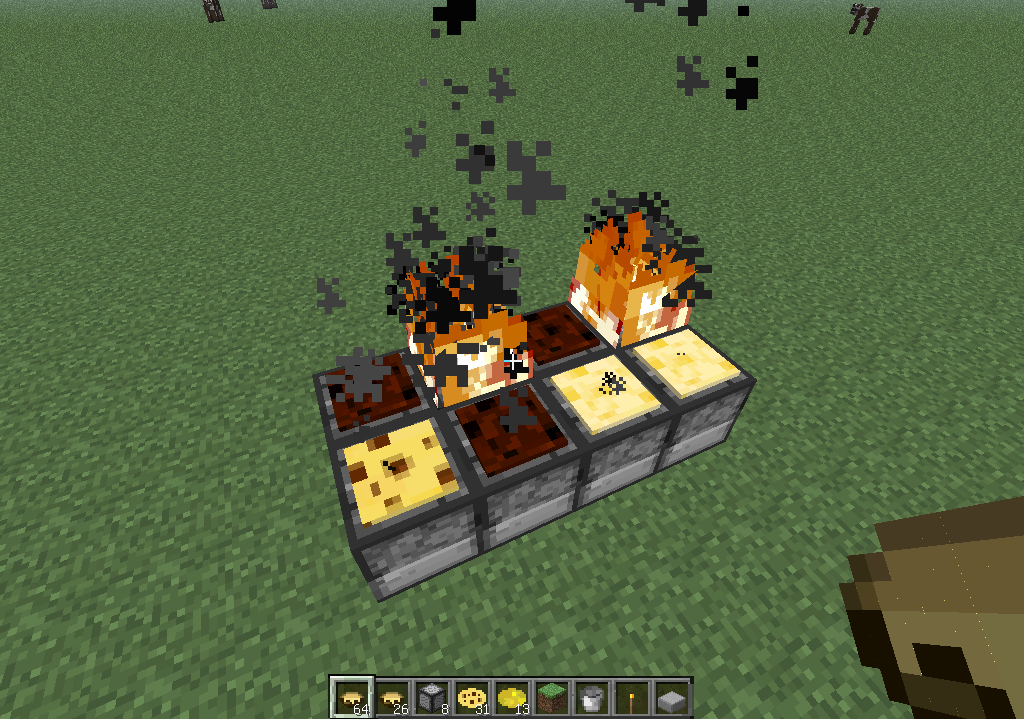The width and height of the screenshot is (1024, 719).
Task: Choose the gray machine block slot
Action: (432, 696)
